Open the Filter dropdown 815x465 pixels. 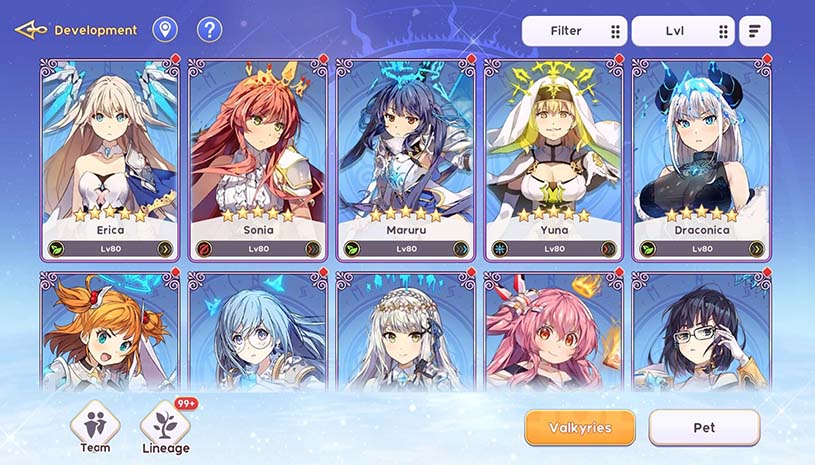pos(574,31)
